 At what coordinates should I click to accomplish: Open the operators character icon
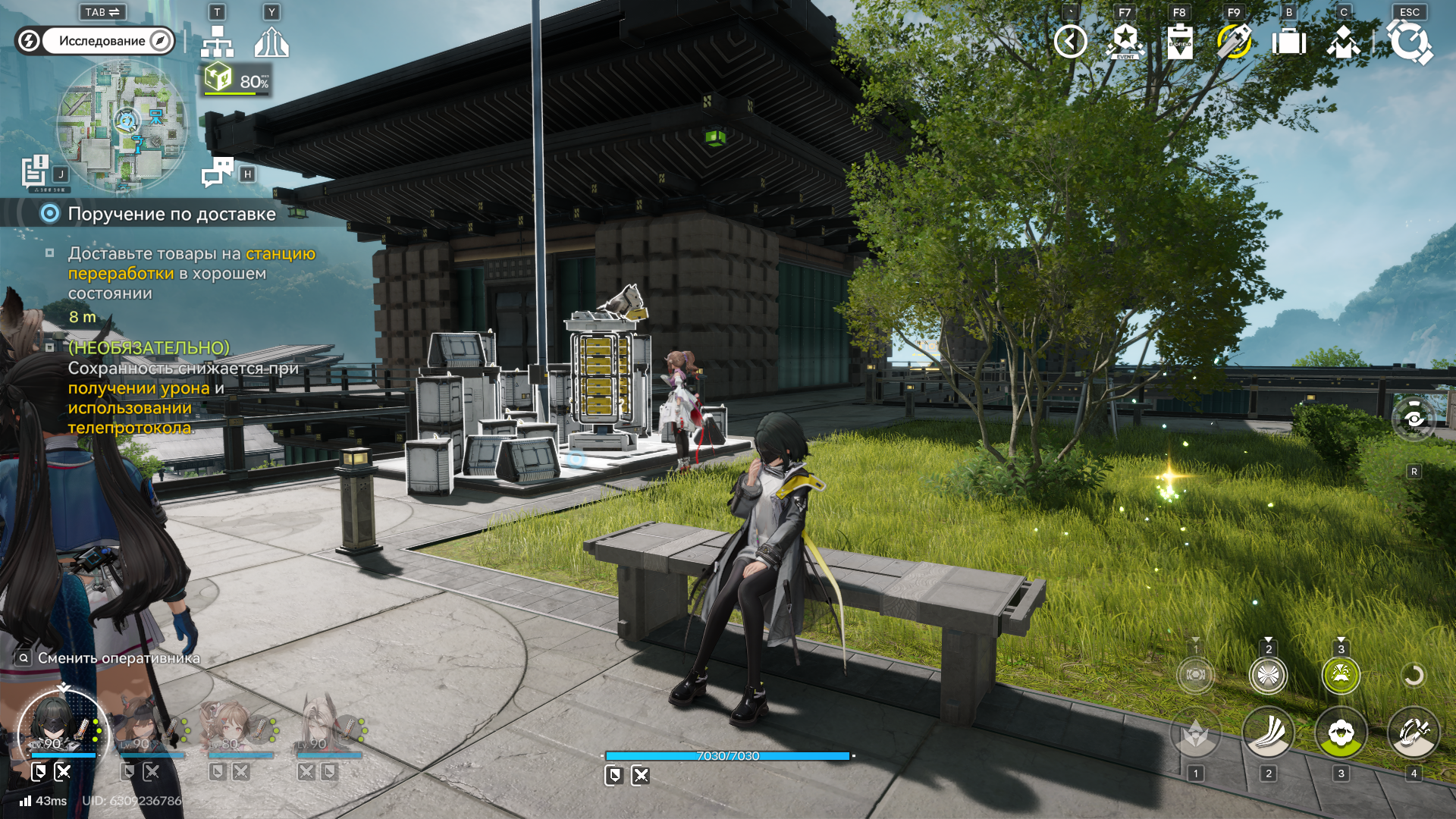pos(1343,42)
